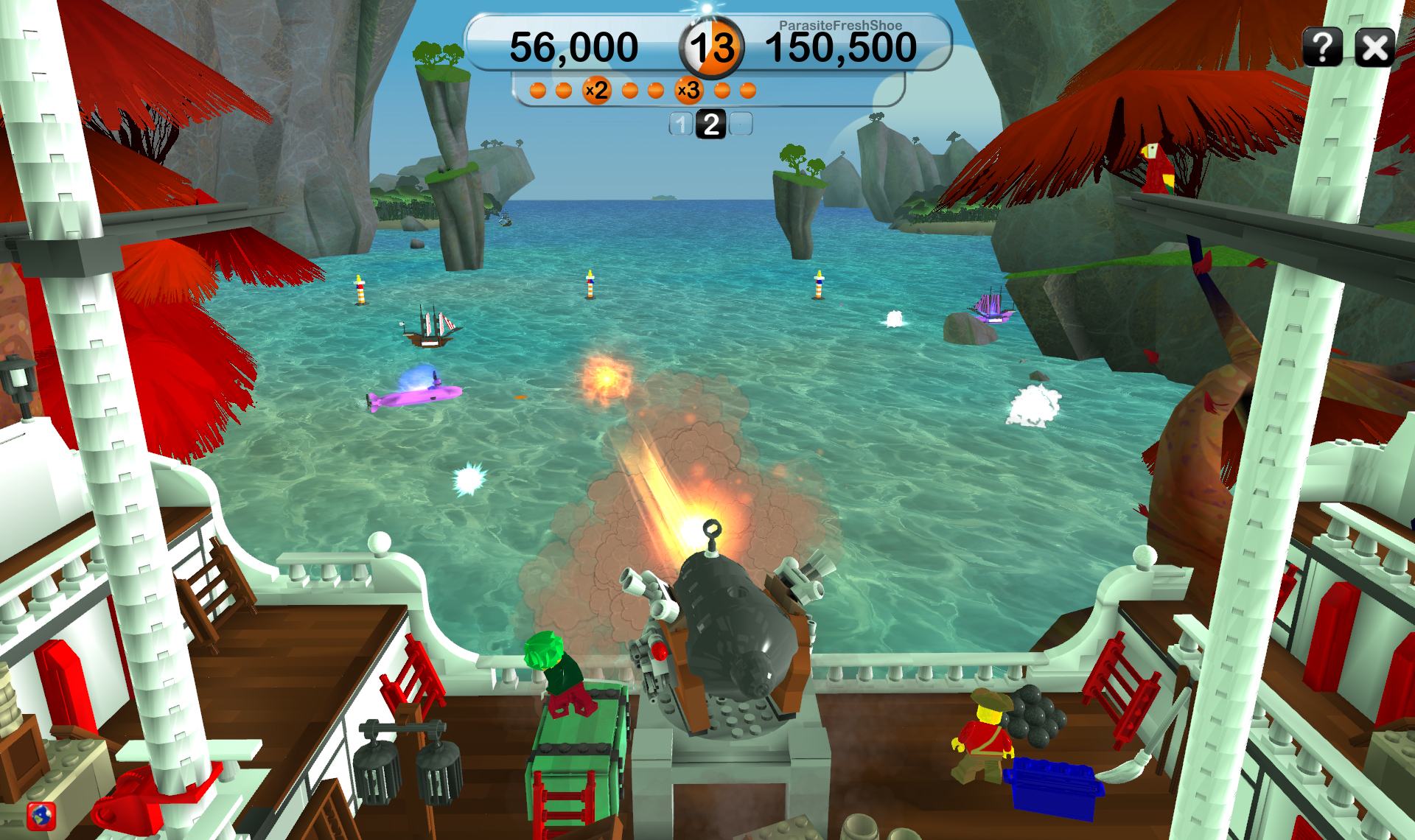1415x840 pixels.
Task: Open the question mark help button
Action: [x=1322, y=48]
